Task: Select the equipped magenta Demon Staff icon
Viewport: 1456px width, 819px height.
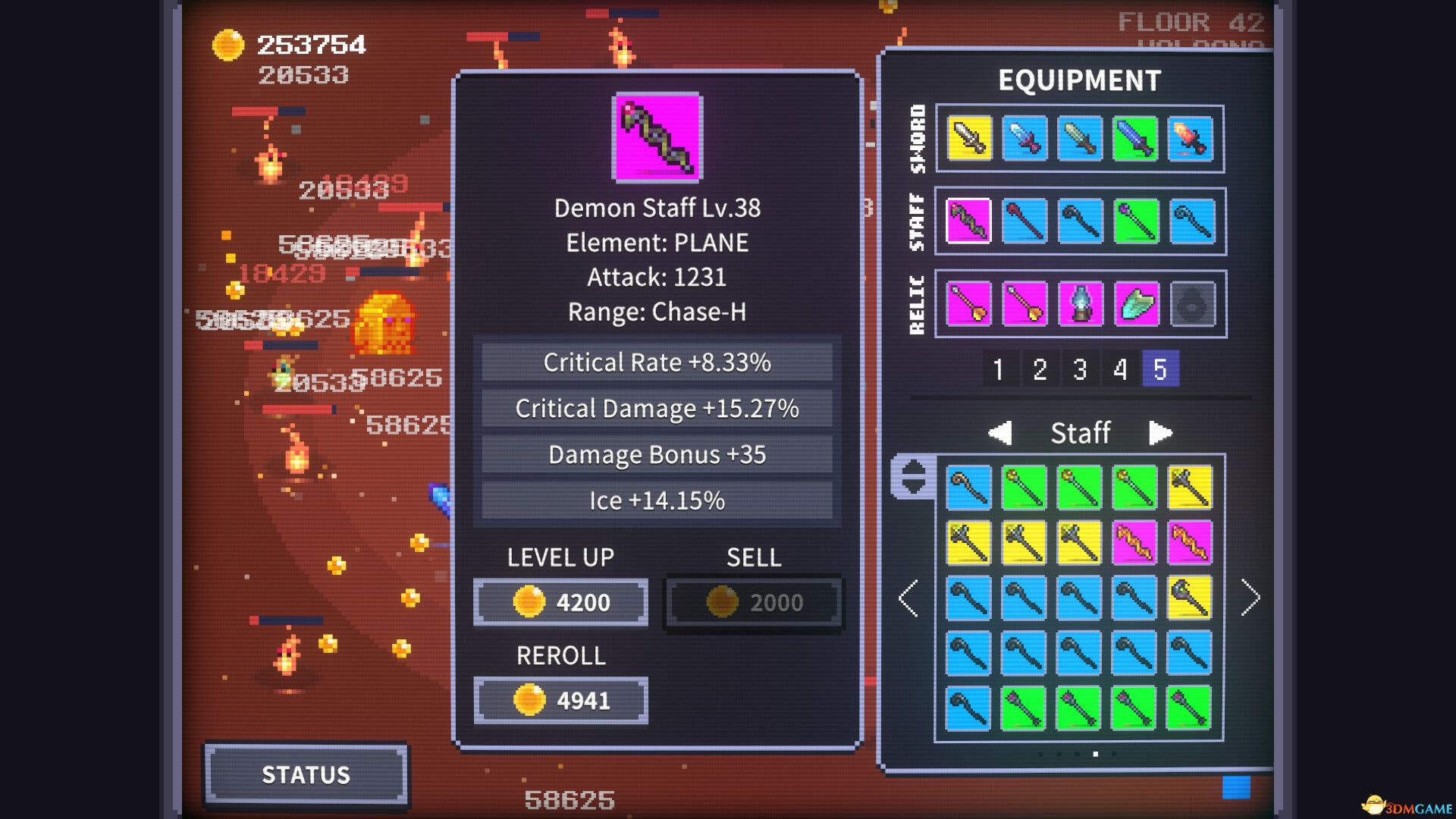Action: point(968,222)
